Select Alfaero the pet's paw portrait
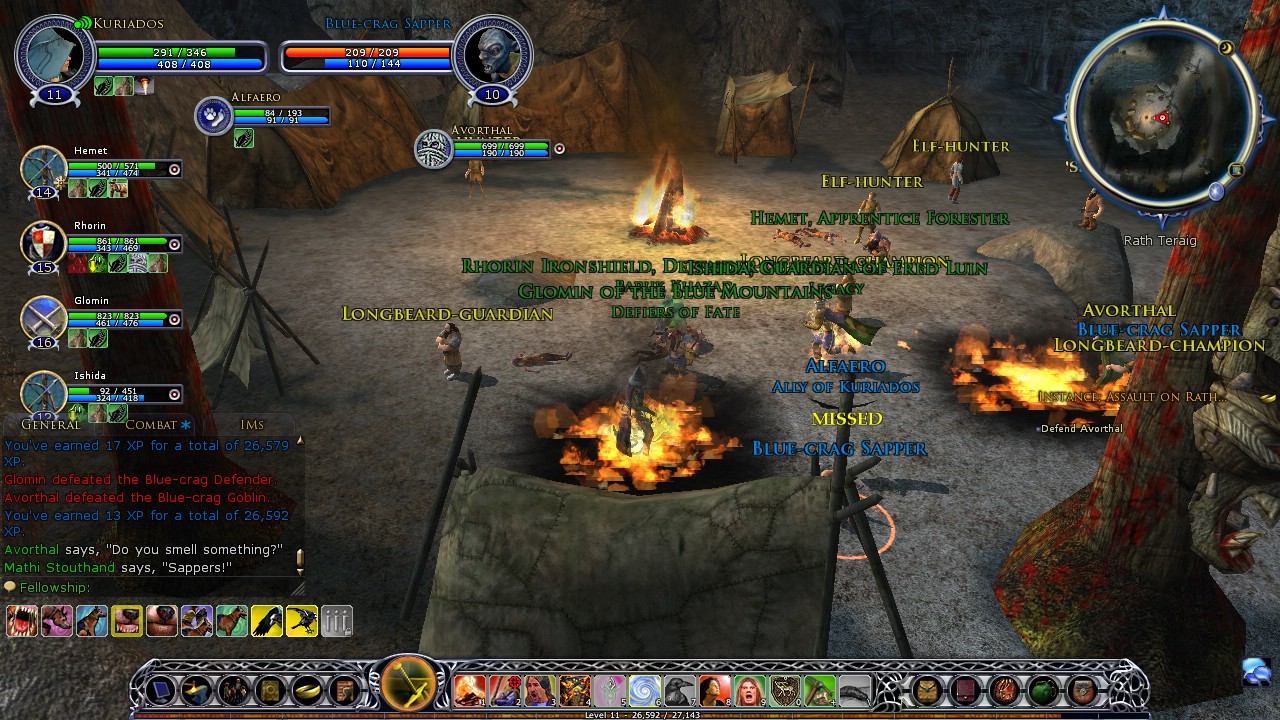 (213, 115)
